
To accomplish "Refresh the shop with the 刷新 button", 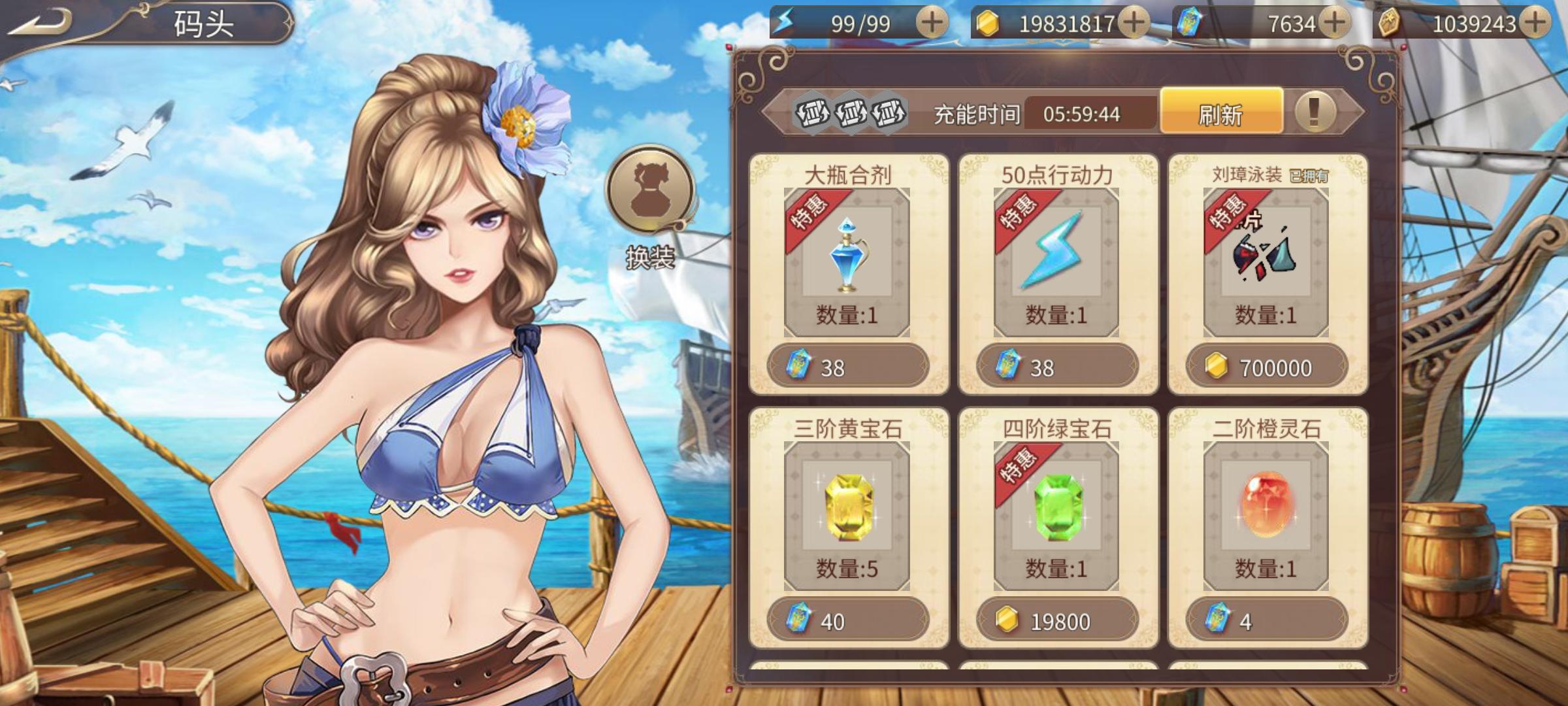I will tap(1221, 114).
